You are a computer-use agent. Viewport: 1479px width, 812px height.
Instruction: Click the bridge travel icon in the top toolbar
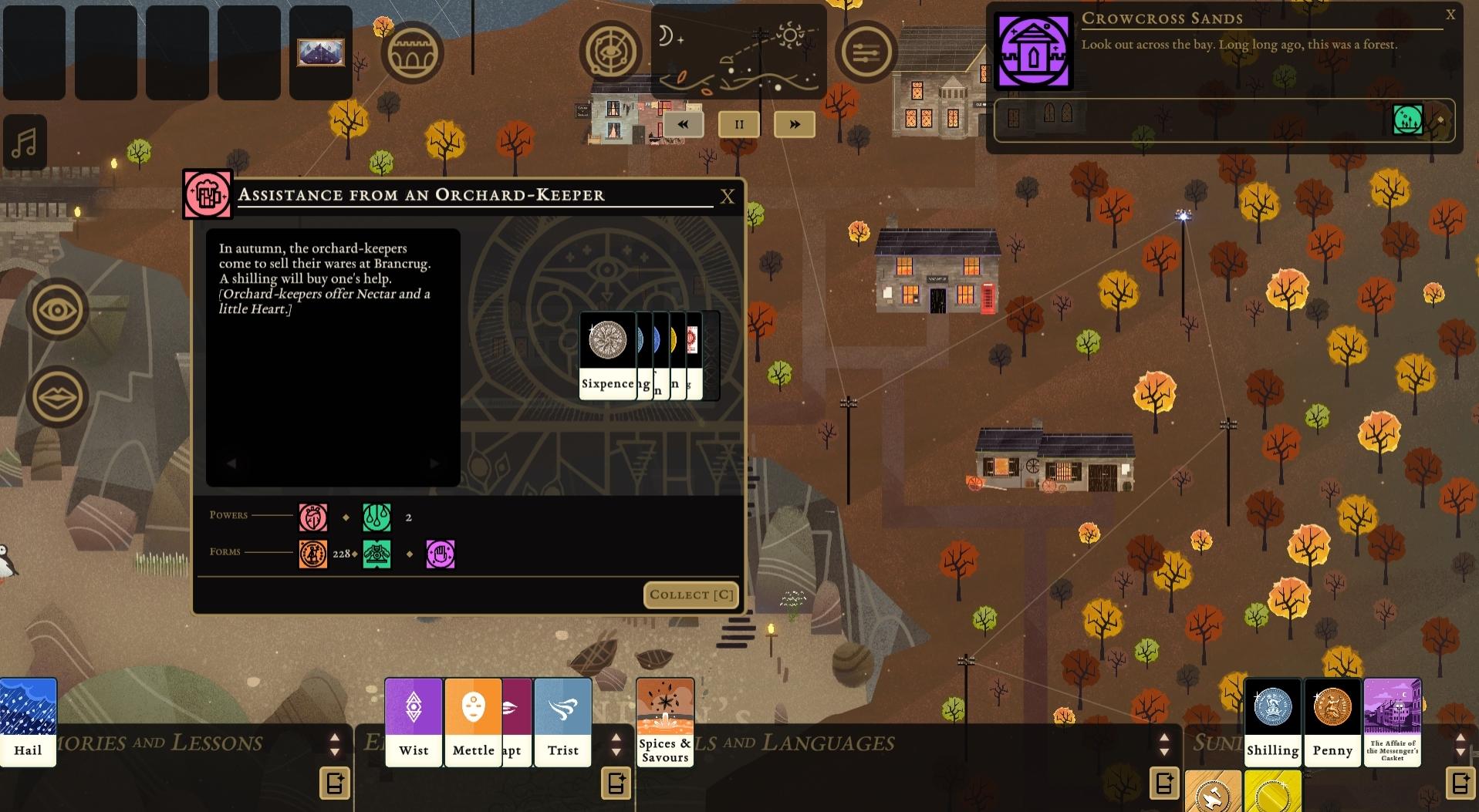point(413,52)
